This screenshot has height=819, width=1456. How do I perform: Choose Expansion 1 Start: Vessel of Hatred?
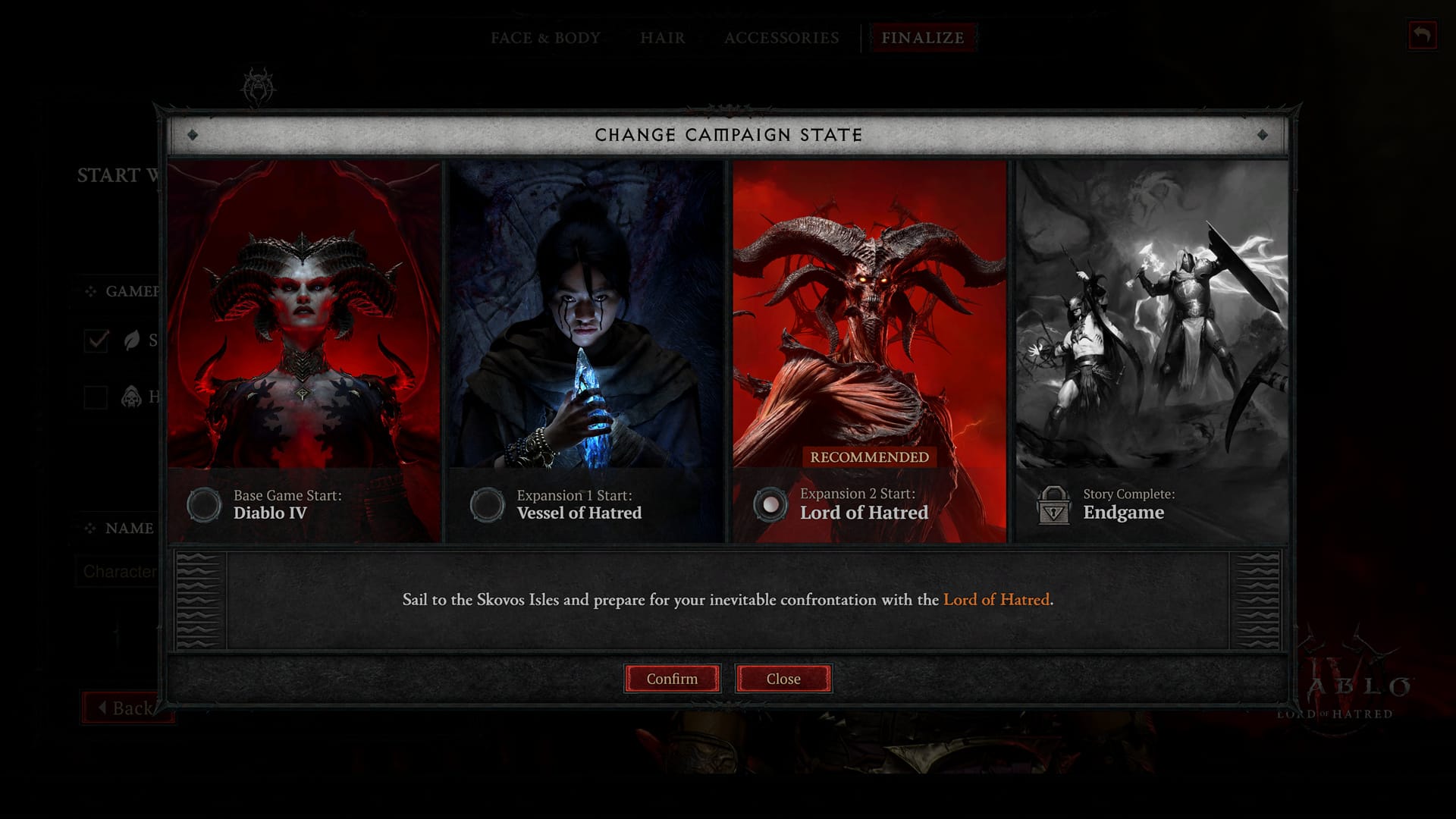pyautogui.click(x=487, y=504)
